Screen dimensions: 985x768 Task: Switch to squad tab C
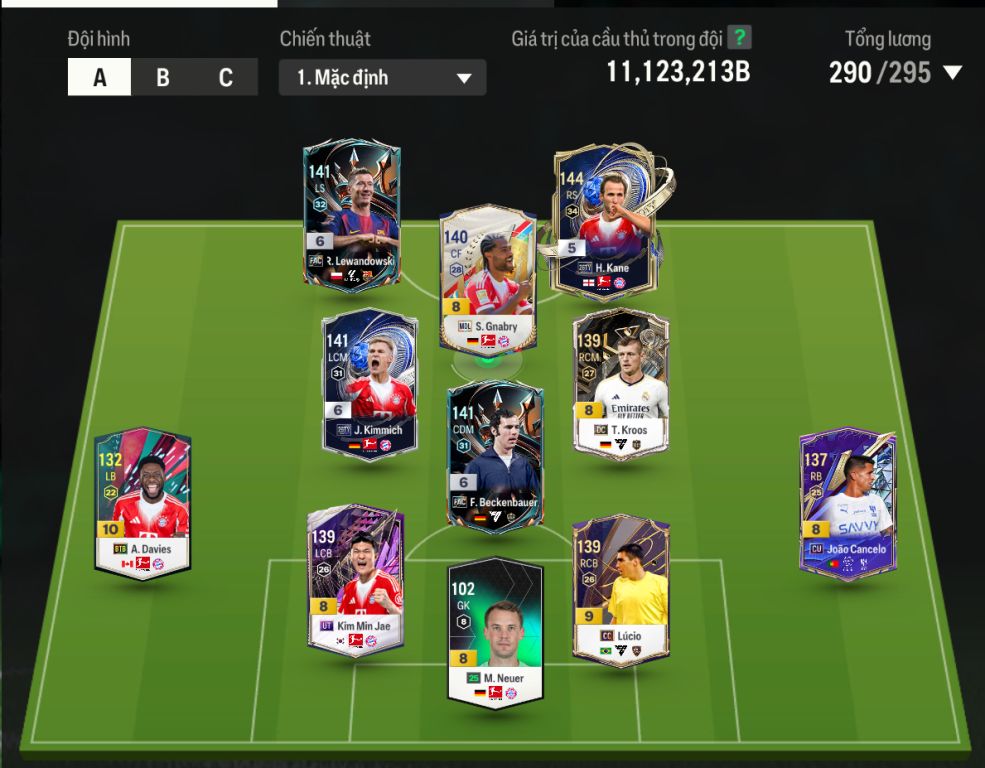click(225, 78)
